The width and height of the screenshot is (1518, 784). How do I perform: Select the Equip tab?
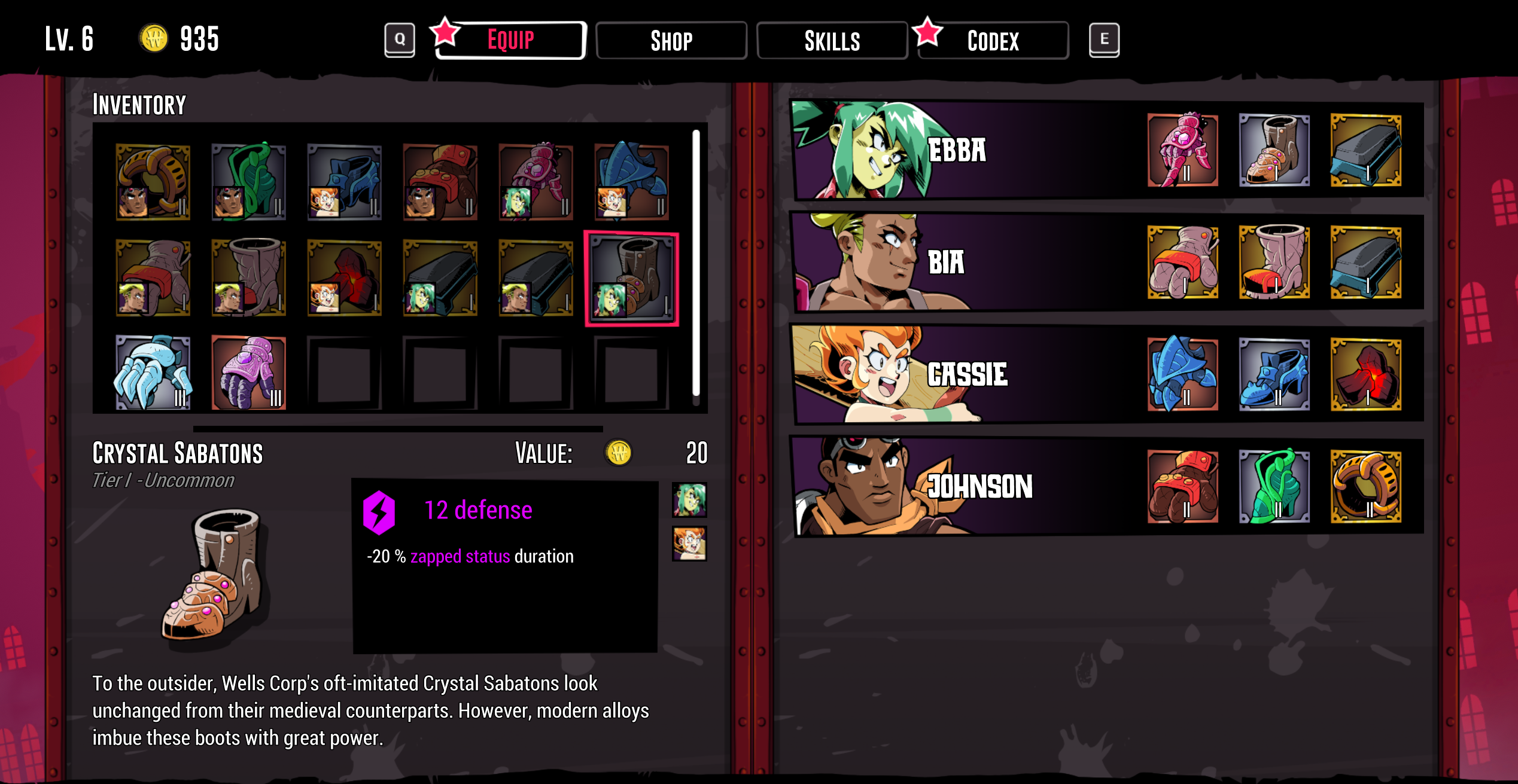click(x=510, y=41)
